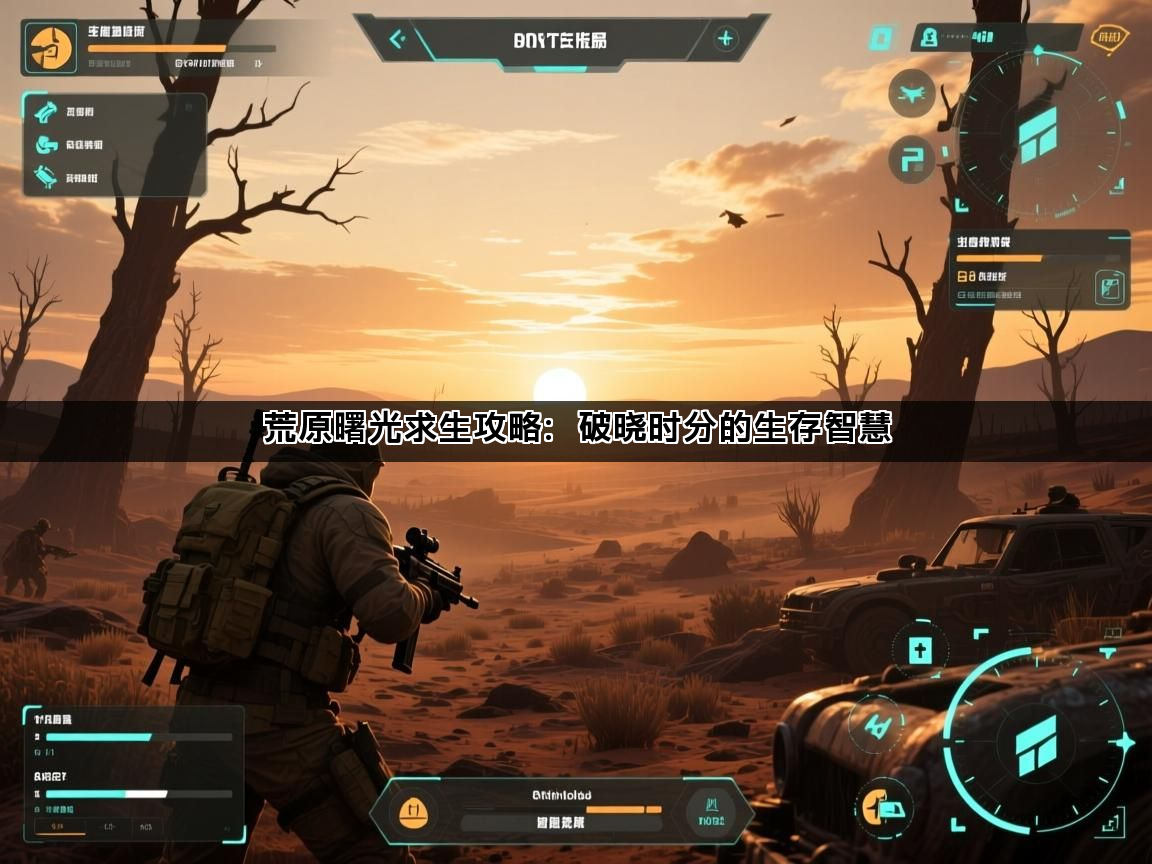This screenshot has height=864, width=1152.
Task: Click the orange player avatar portrait
Action: click(x=51, y=47)
